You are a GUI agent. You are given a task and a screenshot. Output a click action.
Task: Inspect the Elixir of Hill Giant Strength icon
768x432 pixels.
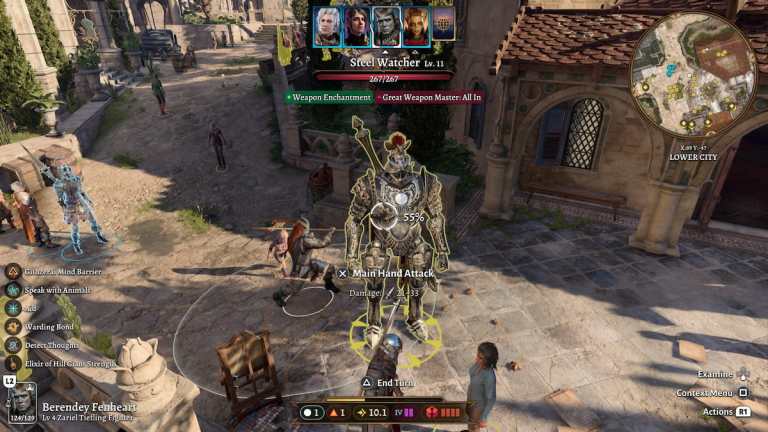[14, 363]
